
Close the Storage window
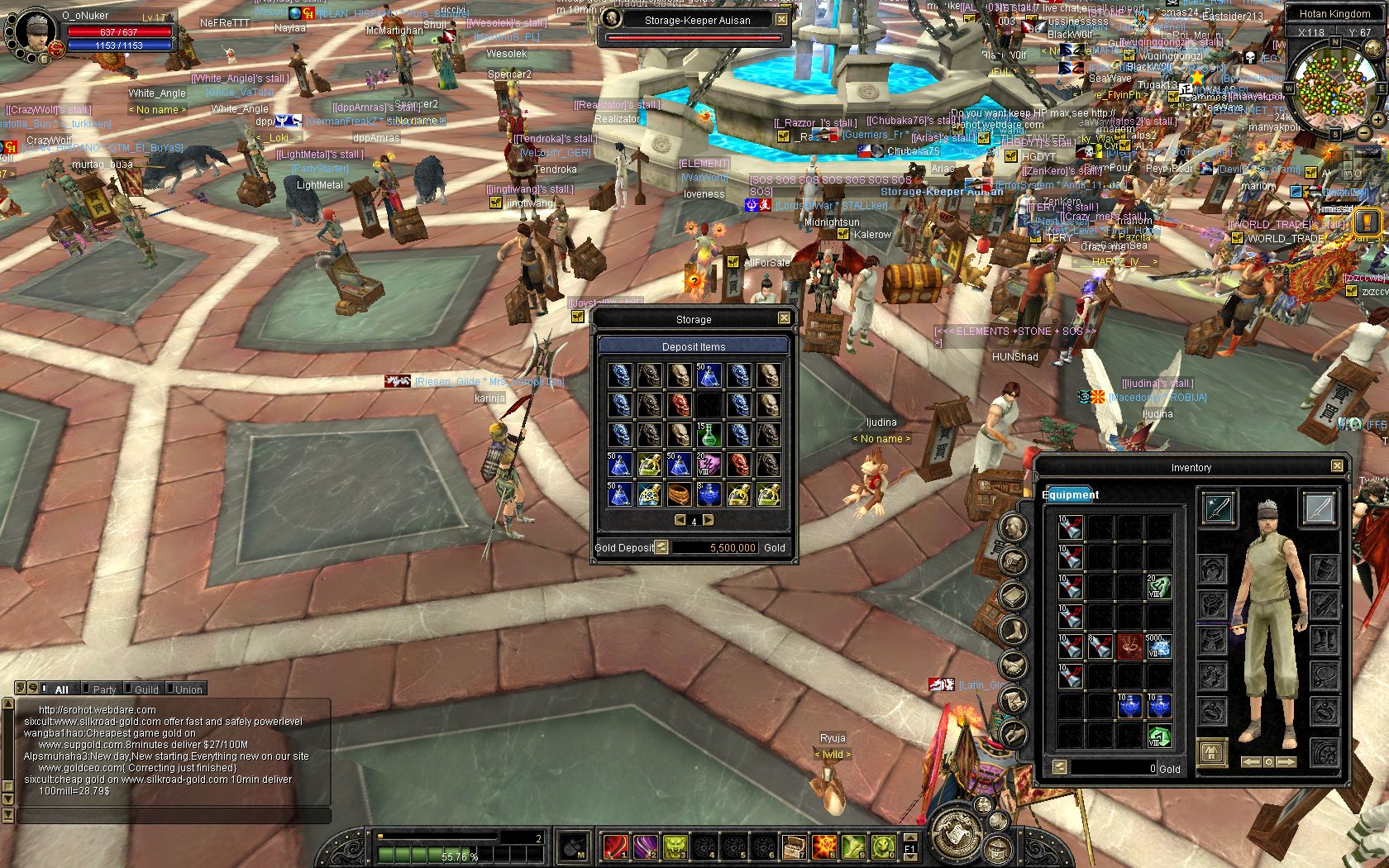coord(784,318)
